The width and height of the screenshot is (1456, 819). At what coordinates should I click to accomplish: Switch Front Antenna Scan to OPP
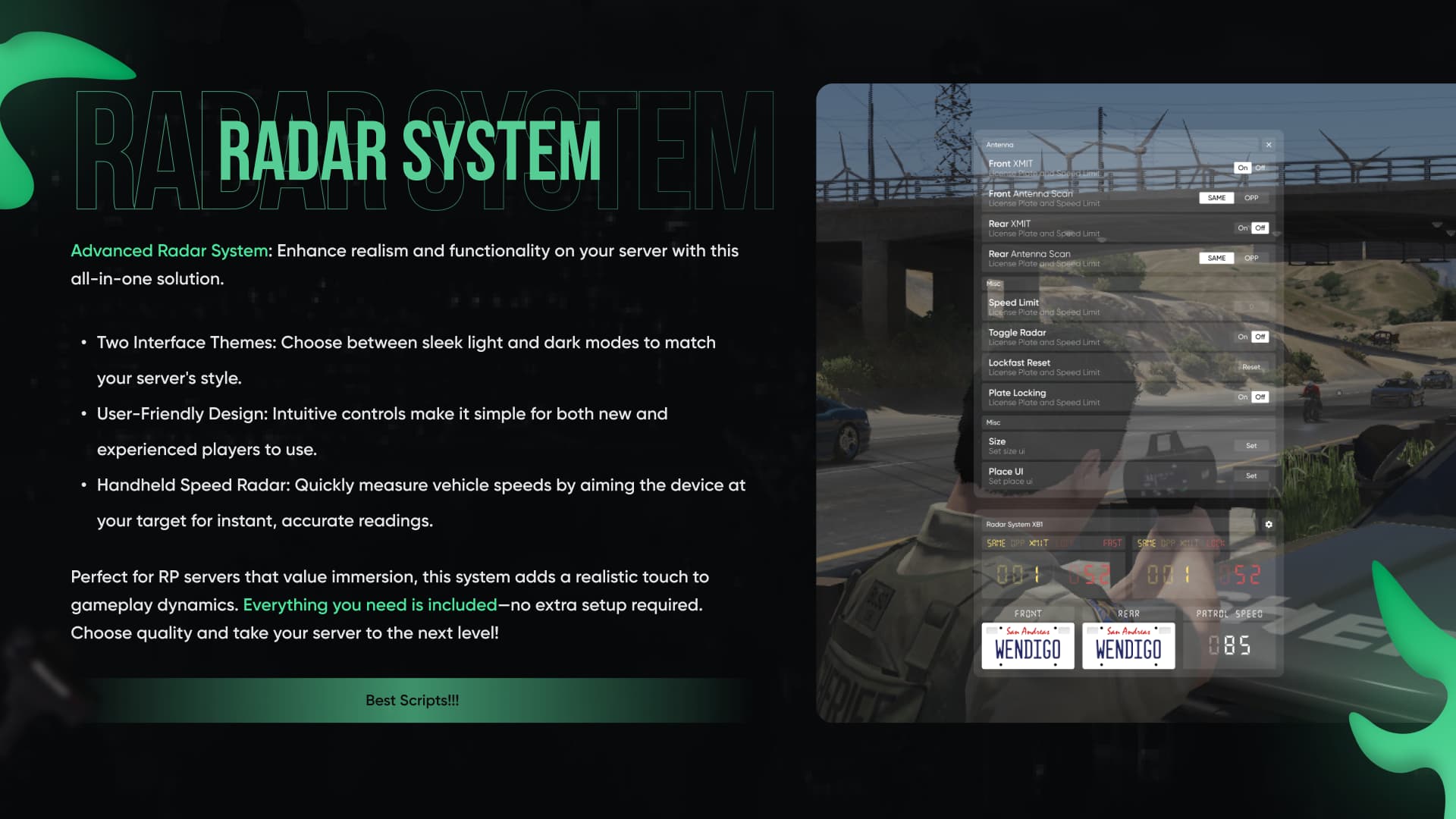point(1252,197)
